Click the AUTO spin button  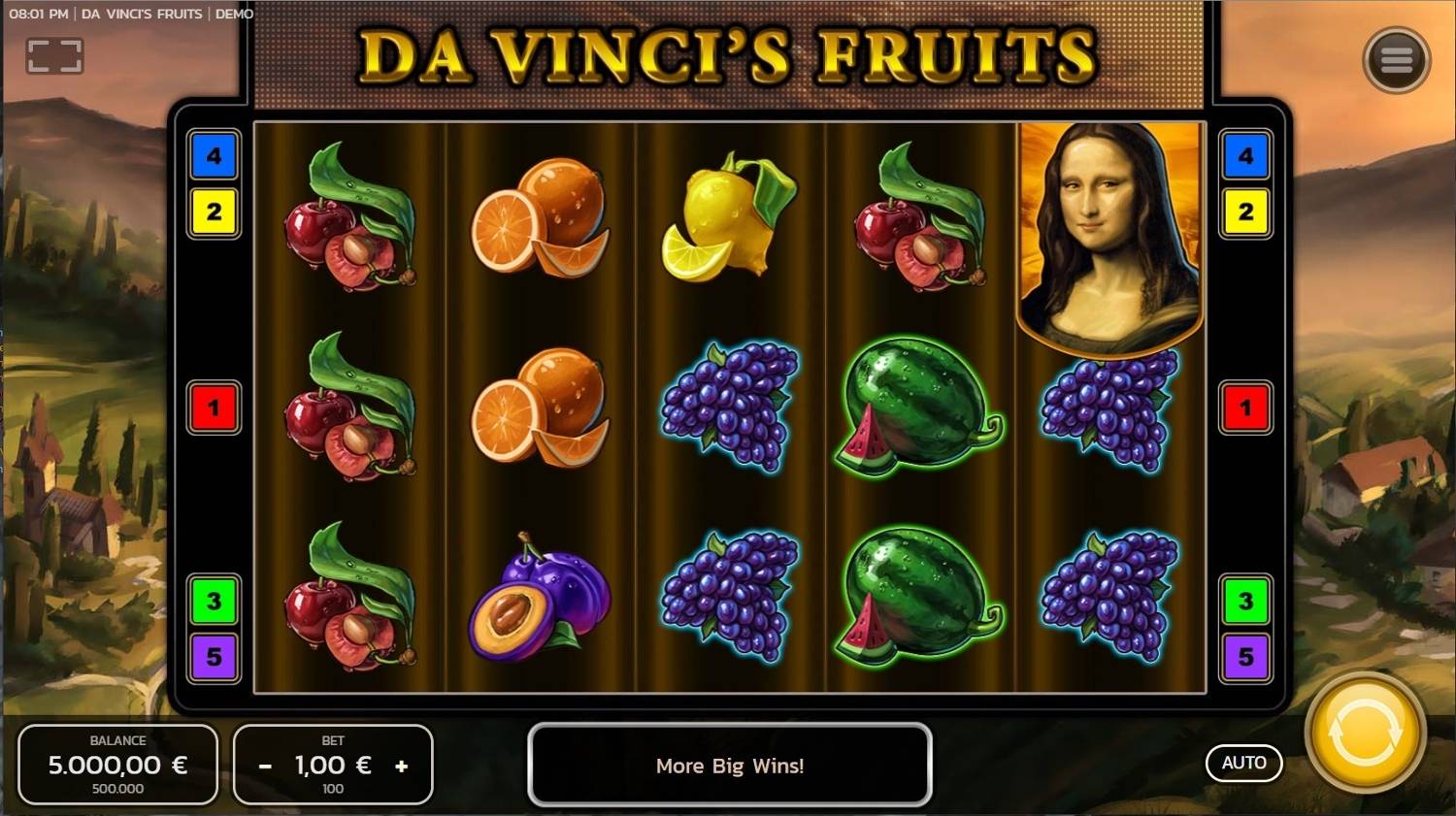(x=1243, y=763)
